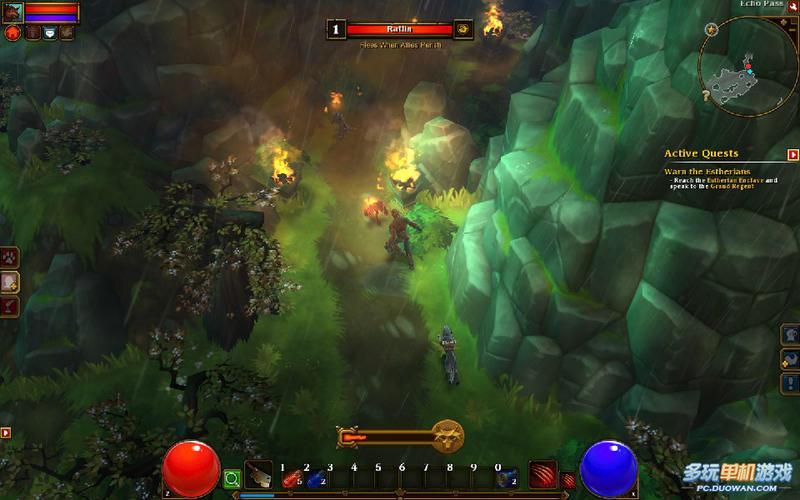Use the red health potion slot
The width and height of the screenshot is (800, 500).
coord(293,478)
